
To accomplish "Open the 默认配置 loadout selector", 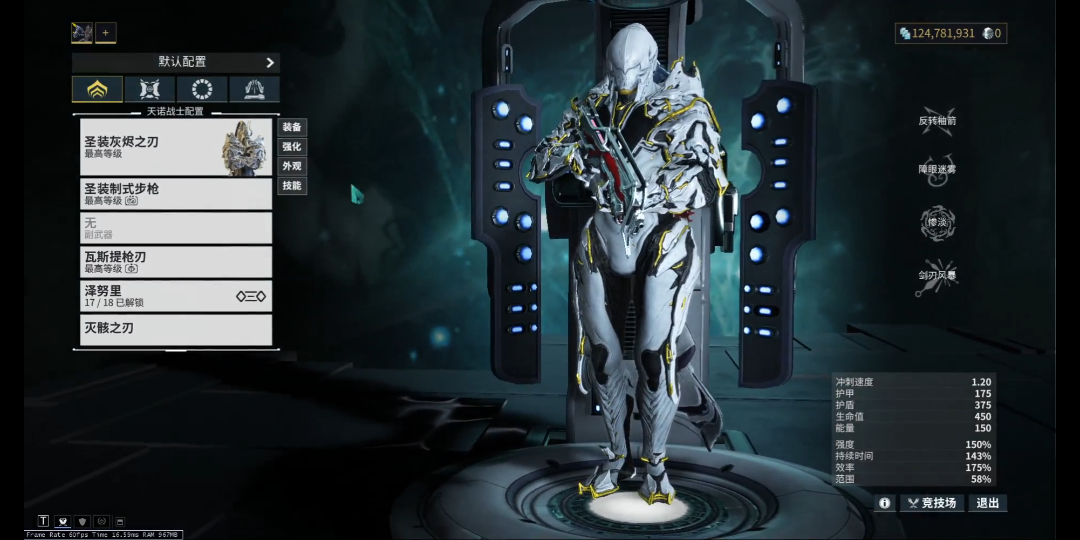I will [175, 62].
